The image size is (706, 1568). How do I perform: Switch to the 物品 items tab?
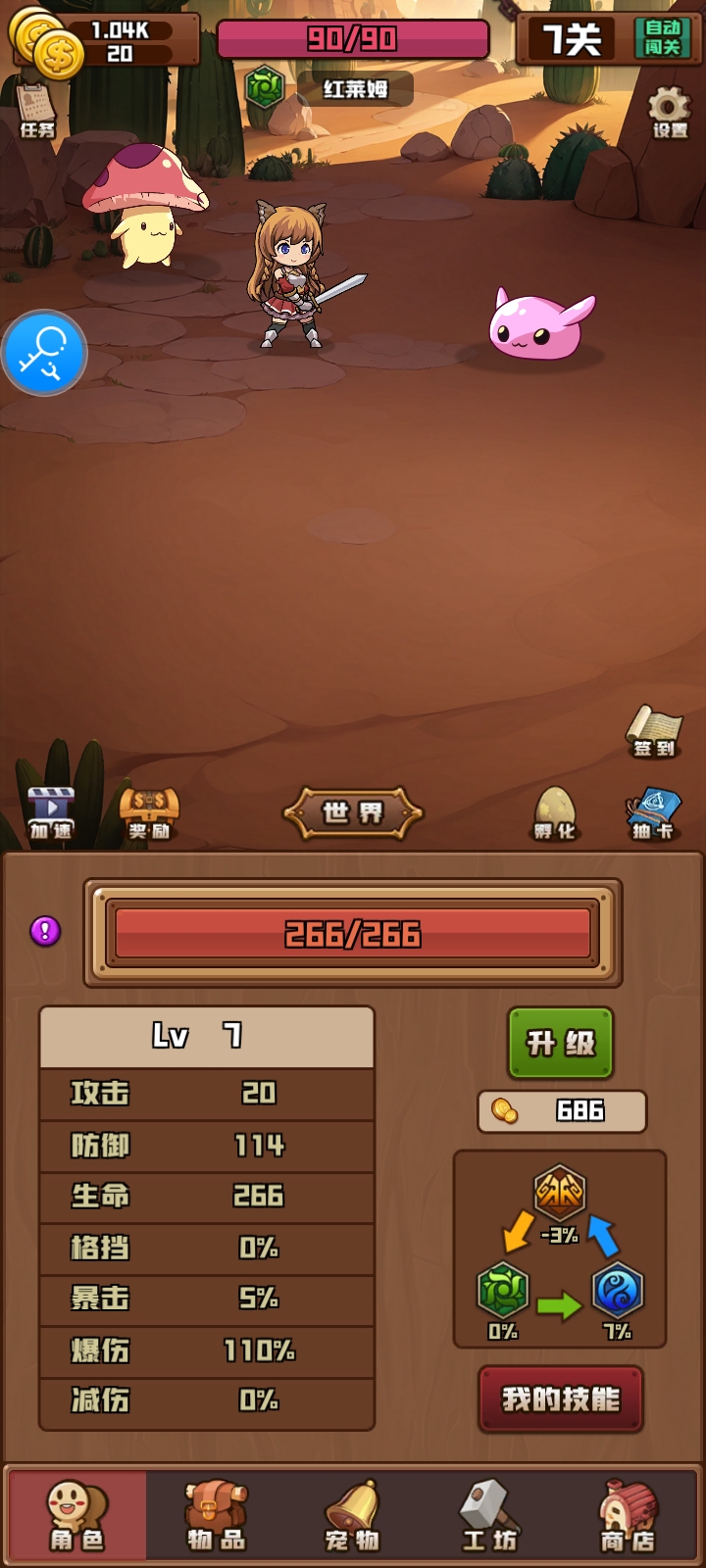click(217, 1515)
